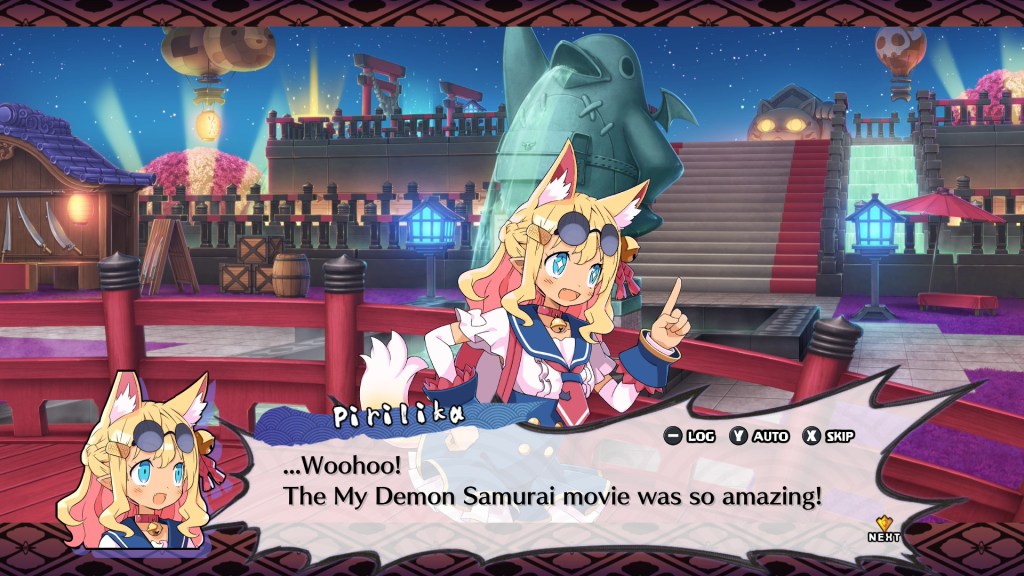Viewport: 1024px width, 576px height.
Task: Turn on AUTO dialogue advance
Action: 759,436
